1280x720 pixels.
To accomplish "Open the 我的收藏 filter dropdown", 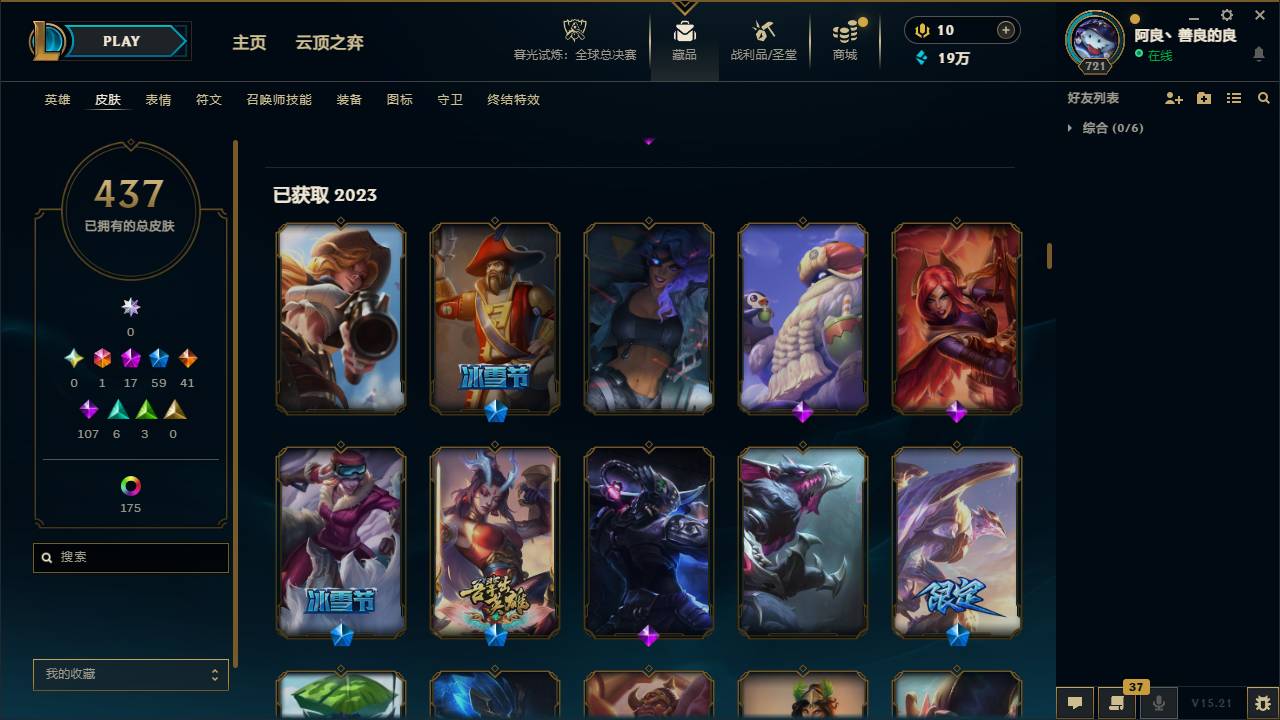I will tap(130, 675).
